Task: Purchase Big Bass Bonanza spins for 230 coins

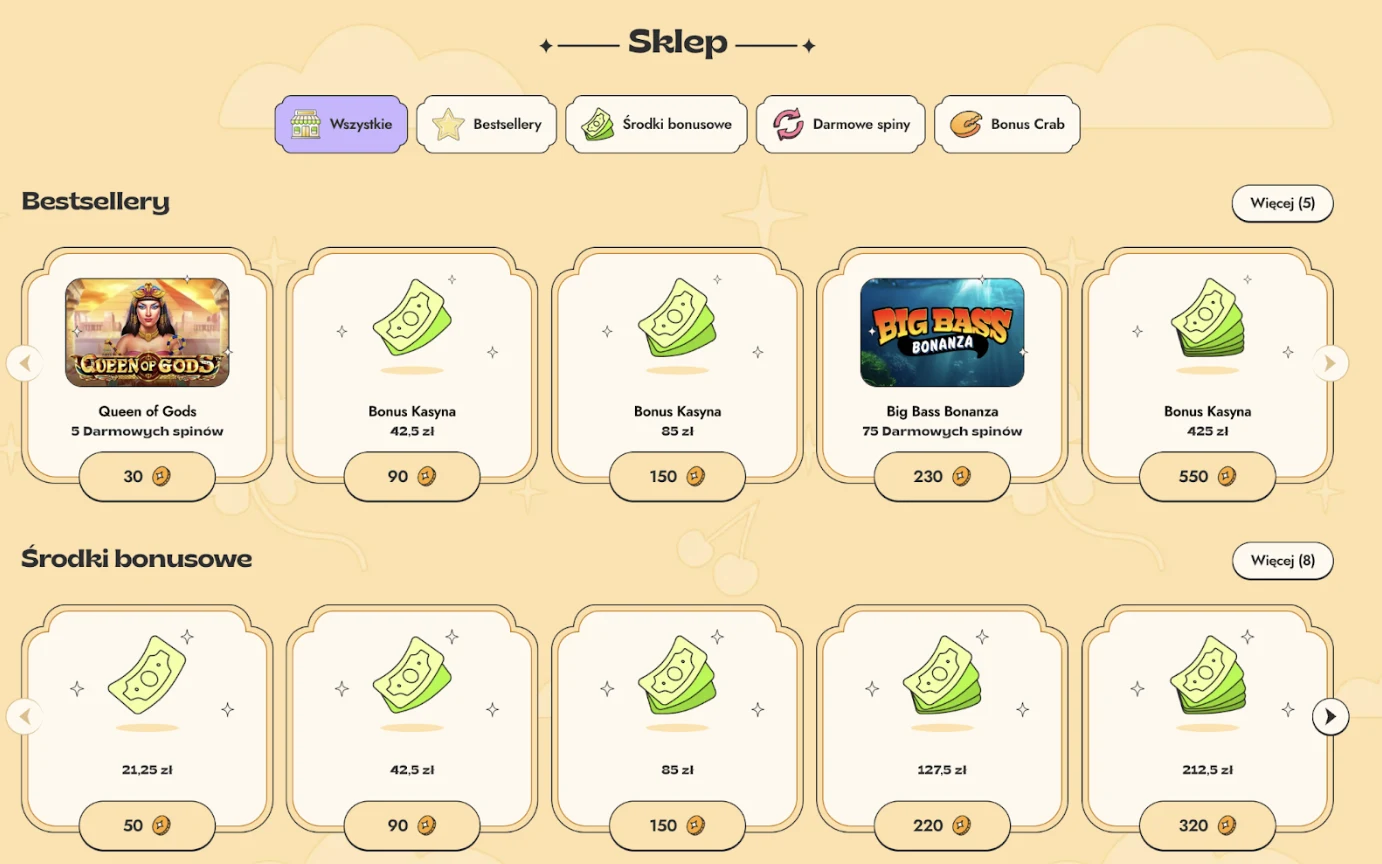Action: tap(942, 477)
